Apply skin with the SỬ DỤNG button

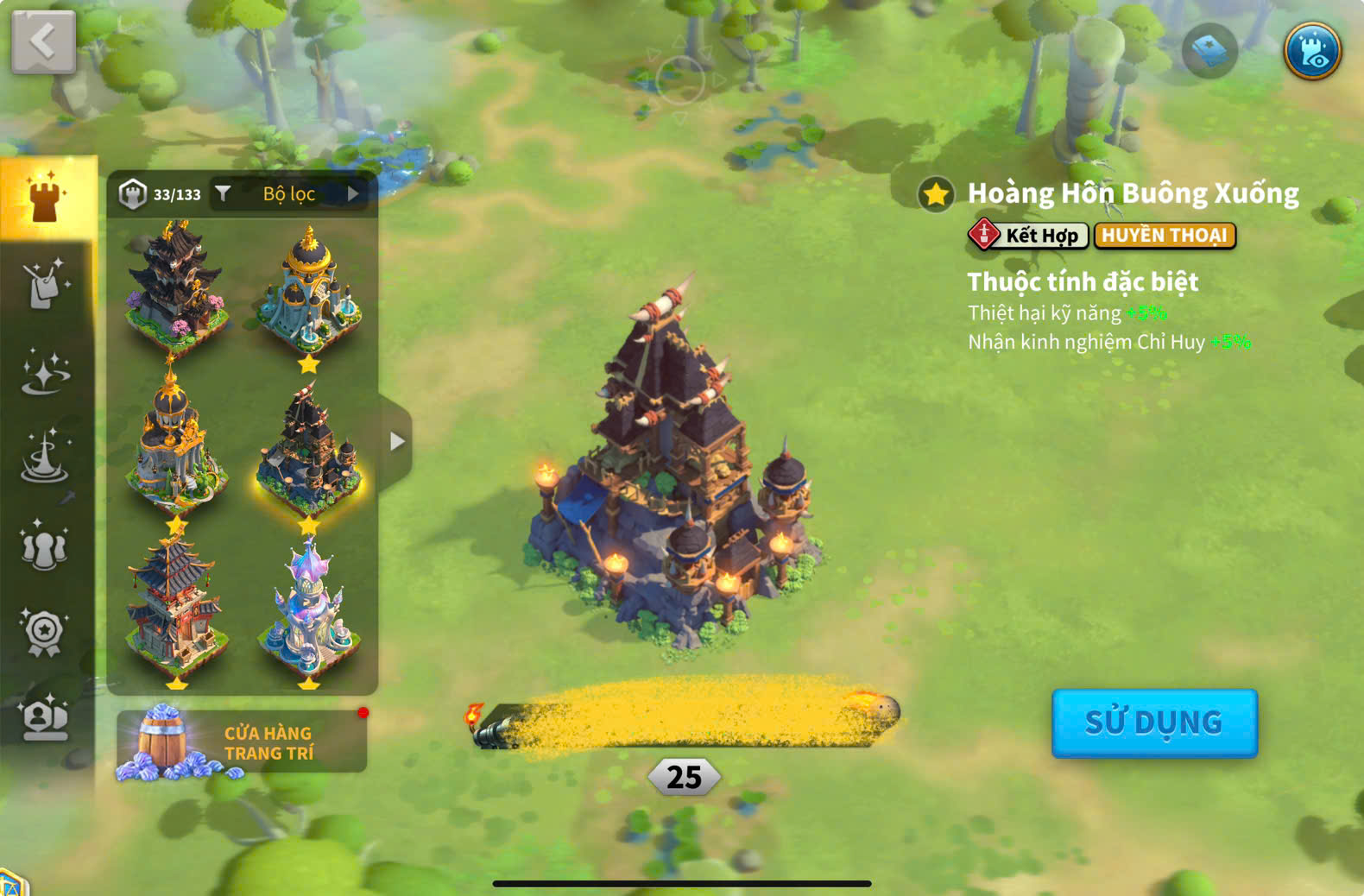(x=1153, y=722)
